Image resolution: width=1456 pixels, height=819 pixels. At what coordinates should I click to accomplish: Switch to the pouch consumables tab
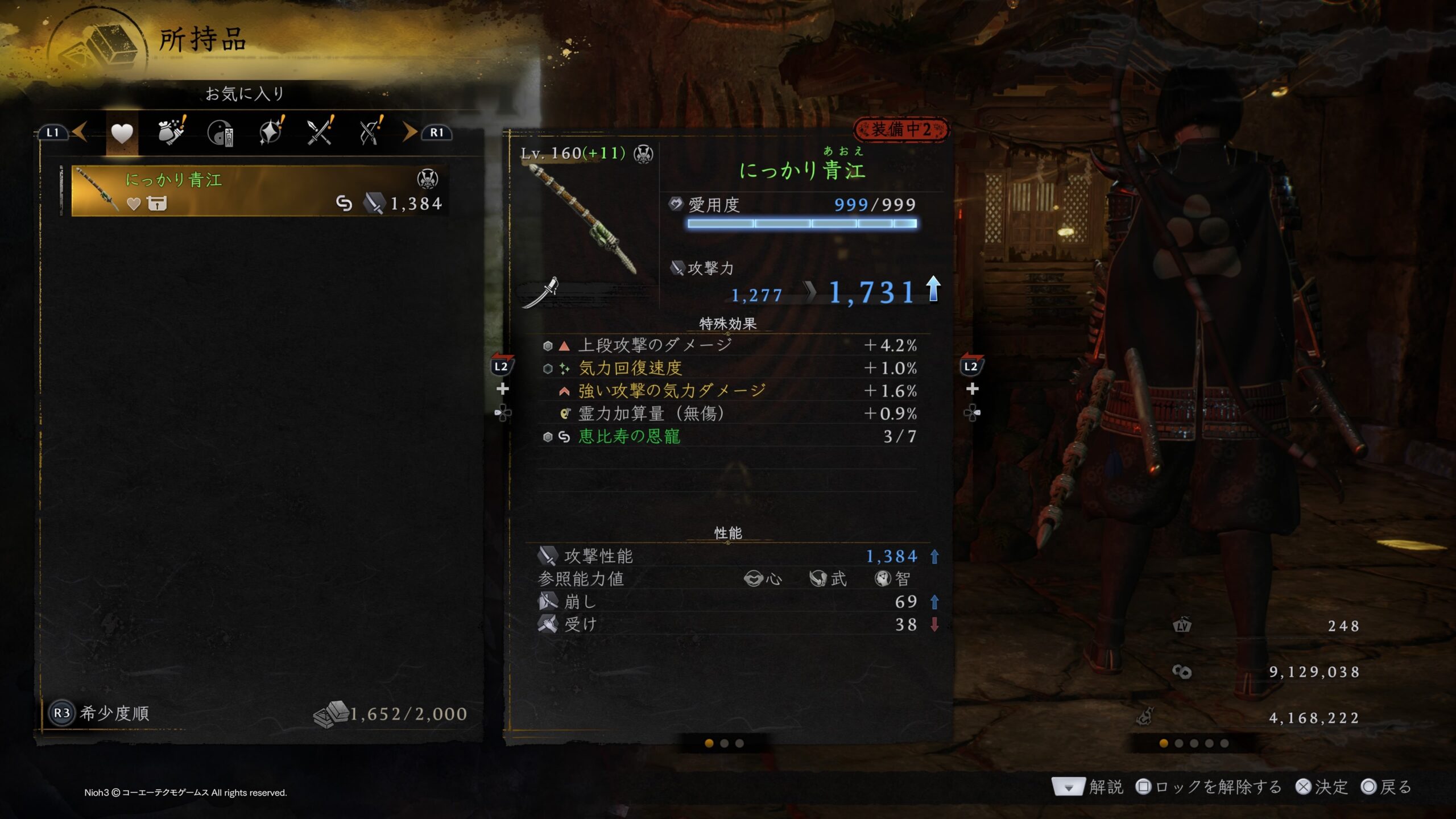click(x=171, y=133)
